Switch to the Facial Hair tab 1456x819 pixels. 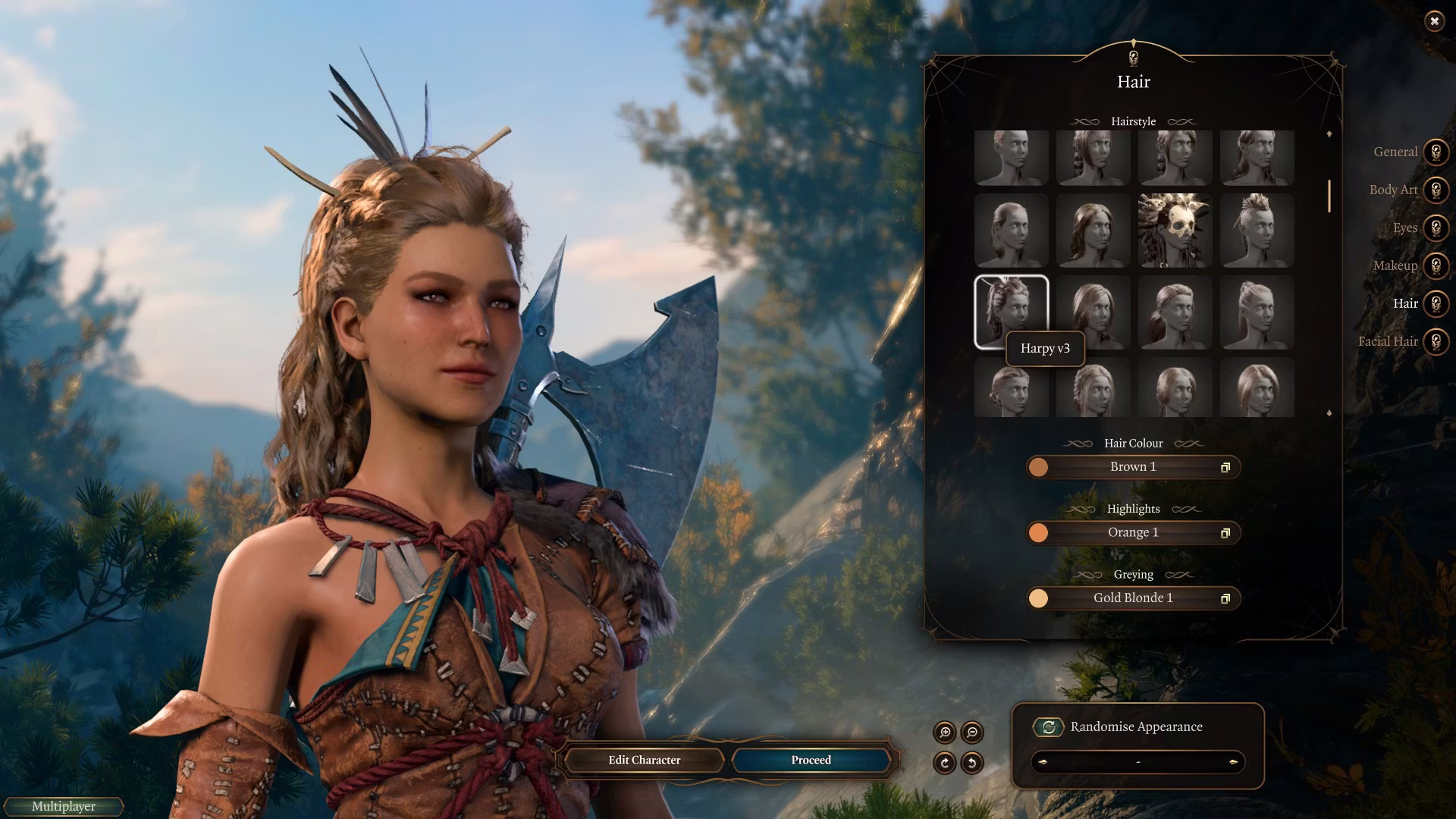(1435, 342)
